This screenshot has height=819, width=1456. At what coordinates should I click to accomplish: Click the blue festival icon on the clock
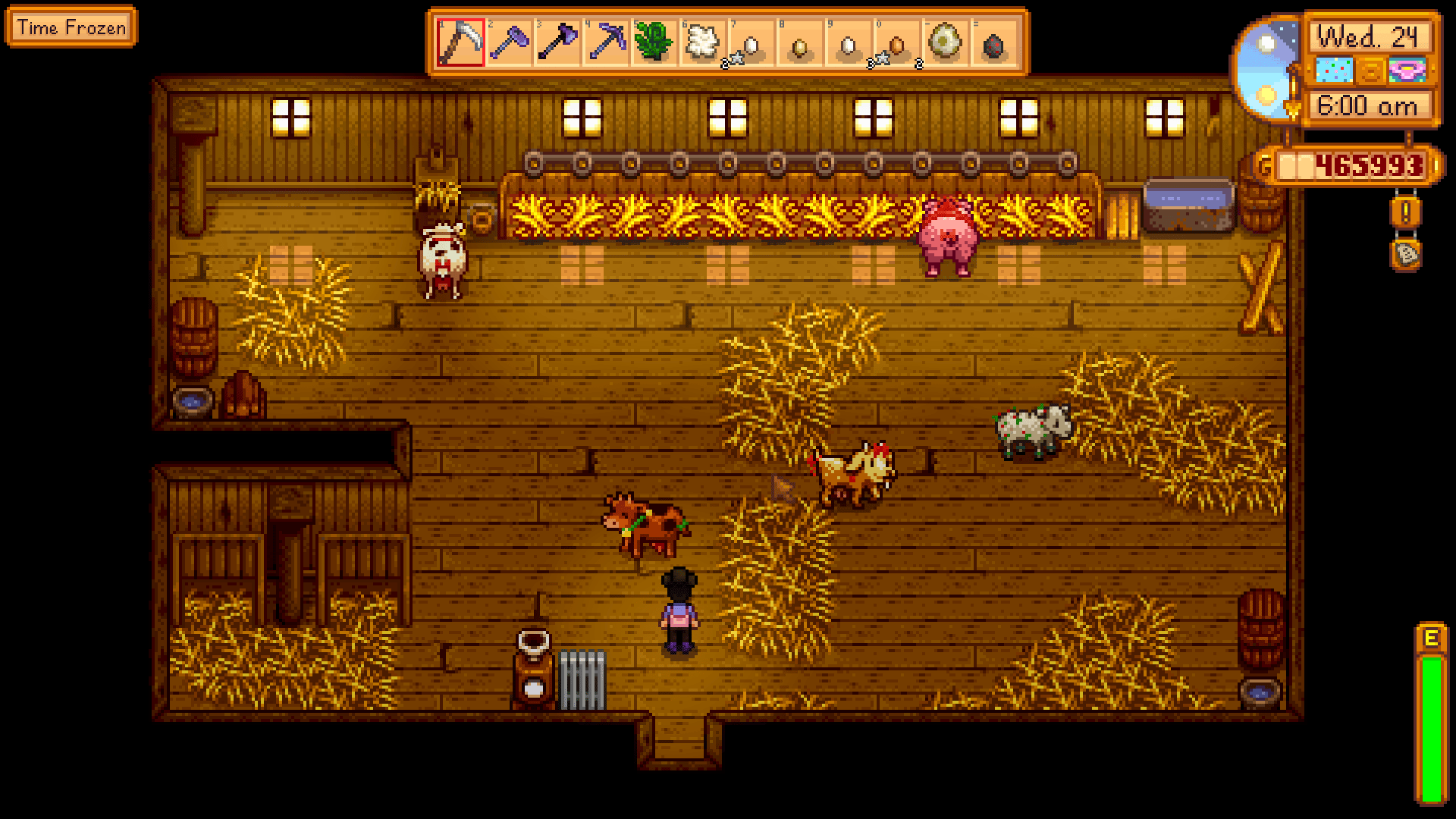coord(1334,70)
